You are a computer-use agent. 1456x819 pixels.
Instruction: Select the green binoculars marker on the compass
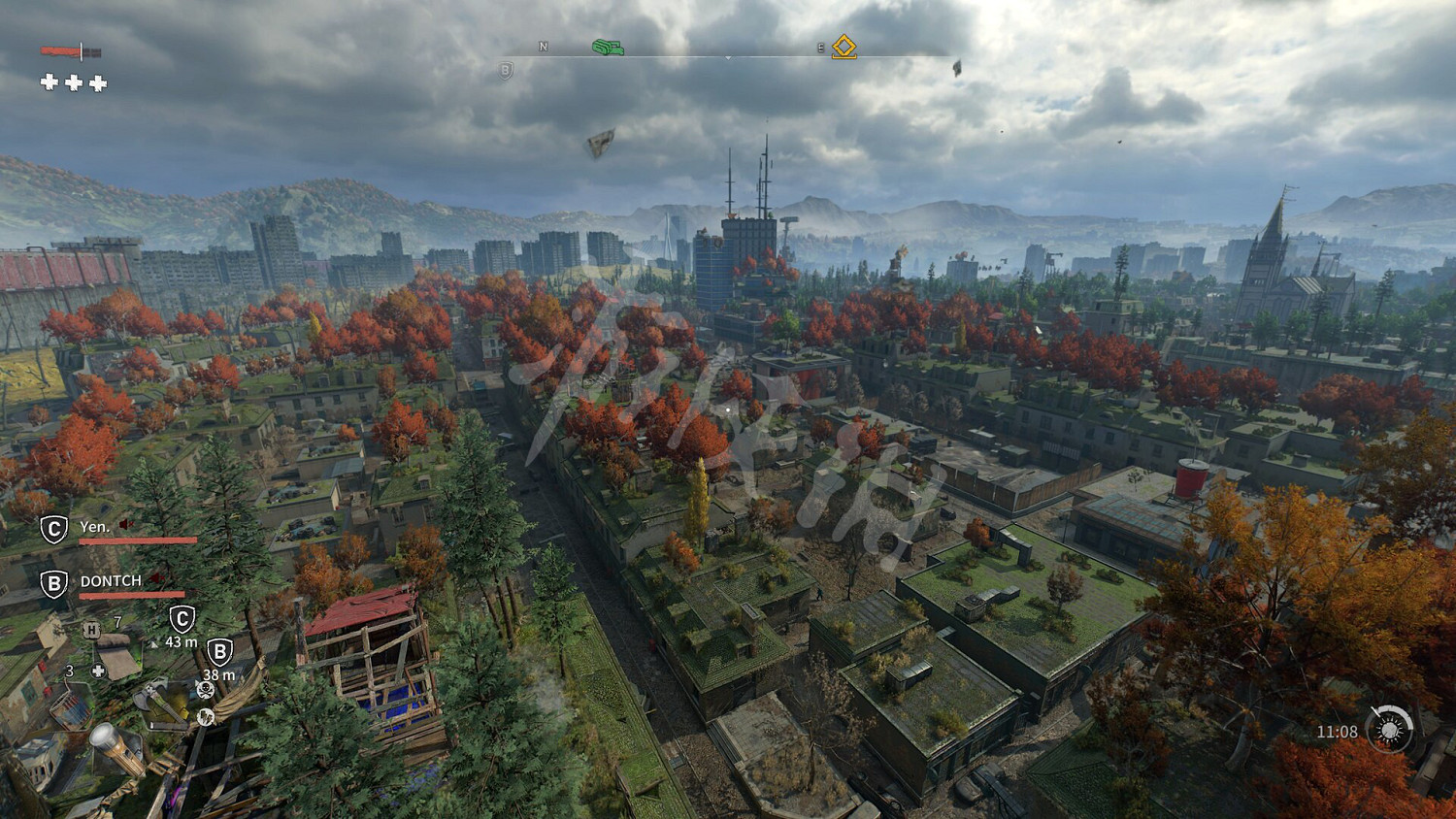point(608,47)
